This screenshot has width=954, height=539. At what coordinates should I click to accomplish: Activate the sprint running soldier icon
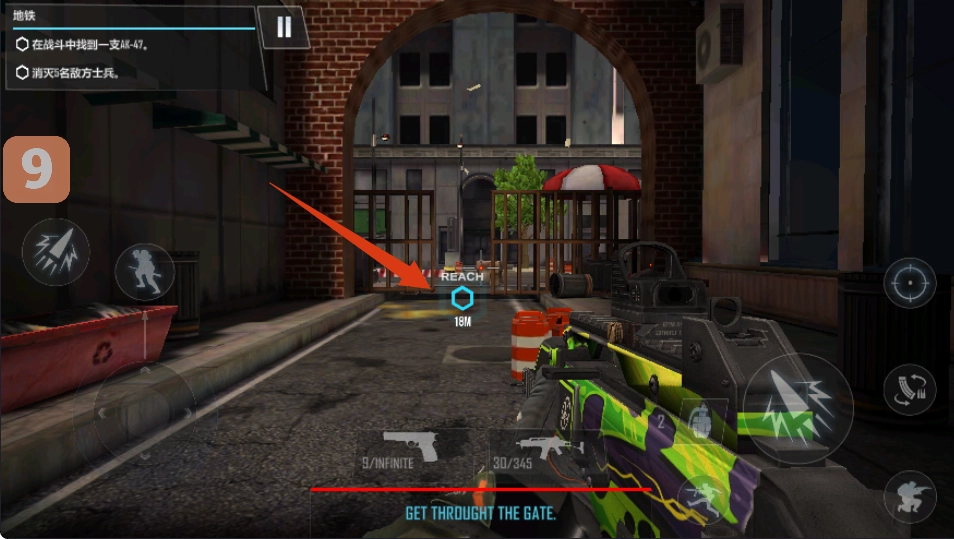point(145,272)
